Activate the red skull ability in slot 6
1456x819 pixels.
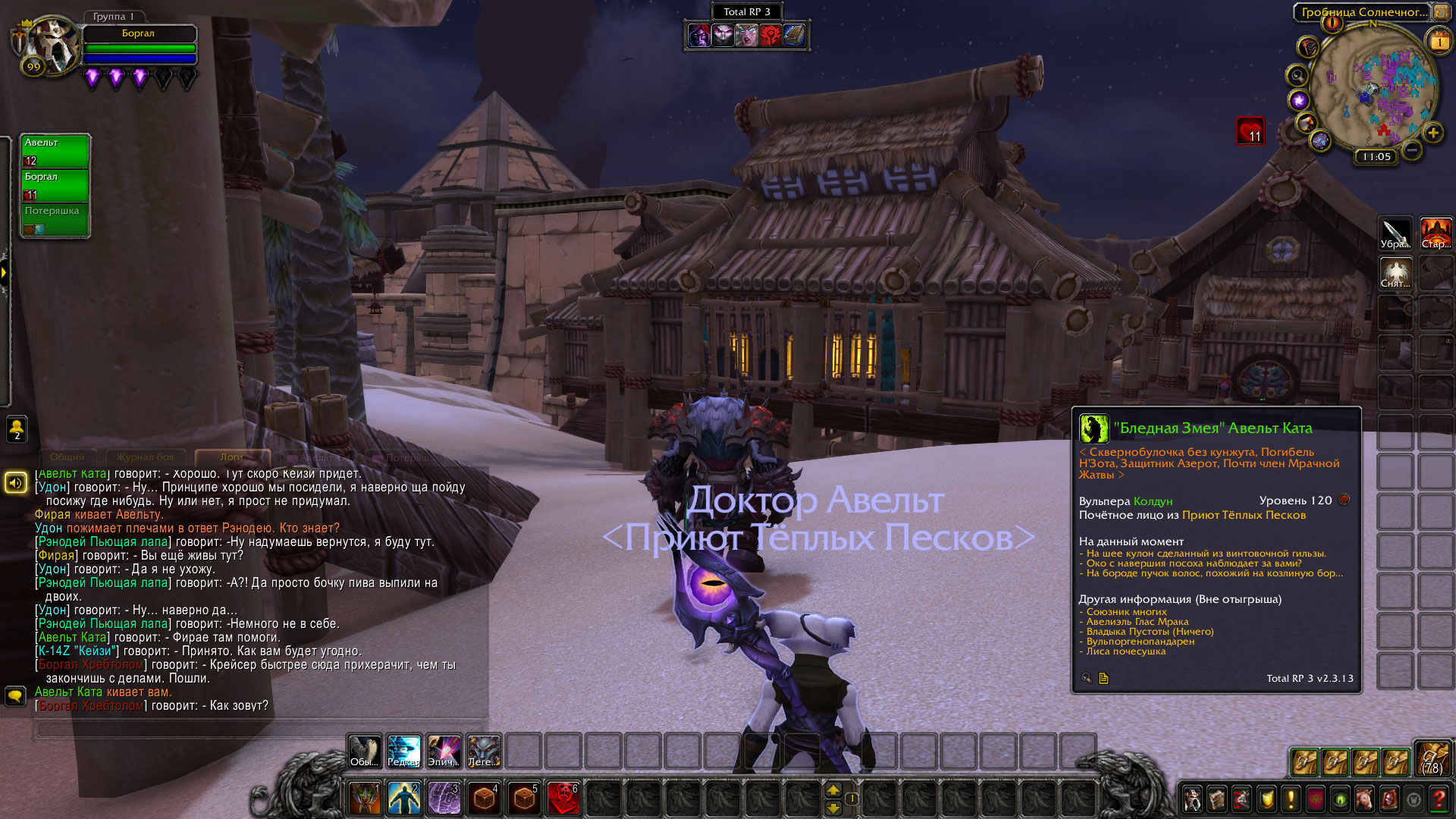pyautogui.click(x=563, y=799)
